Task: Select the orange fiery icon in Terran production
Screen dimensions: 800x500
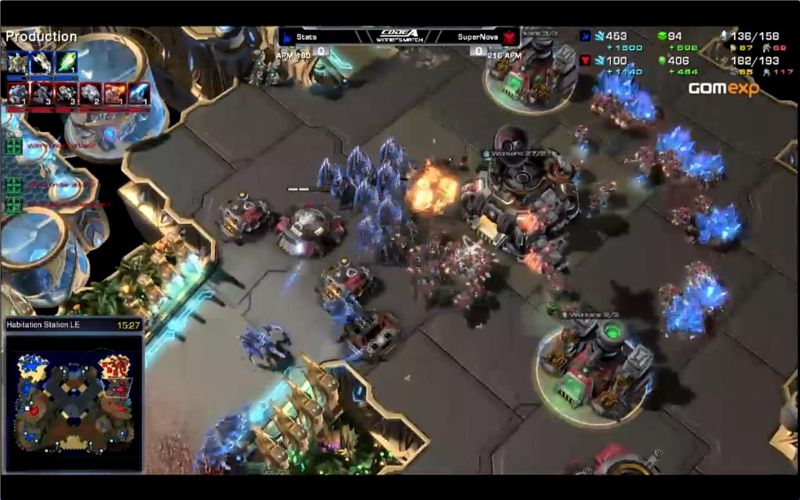Action: [114, 94]
